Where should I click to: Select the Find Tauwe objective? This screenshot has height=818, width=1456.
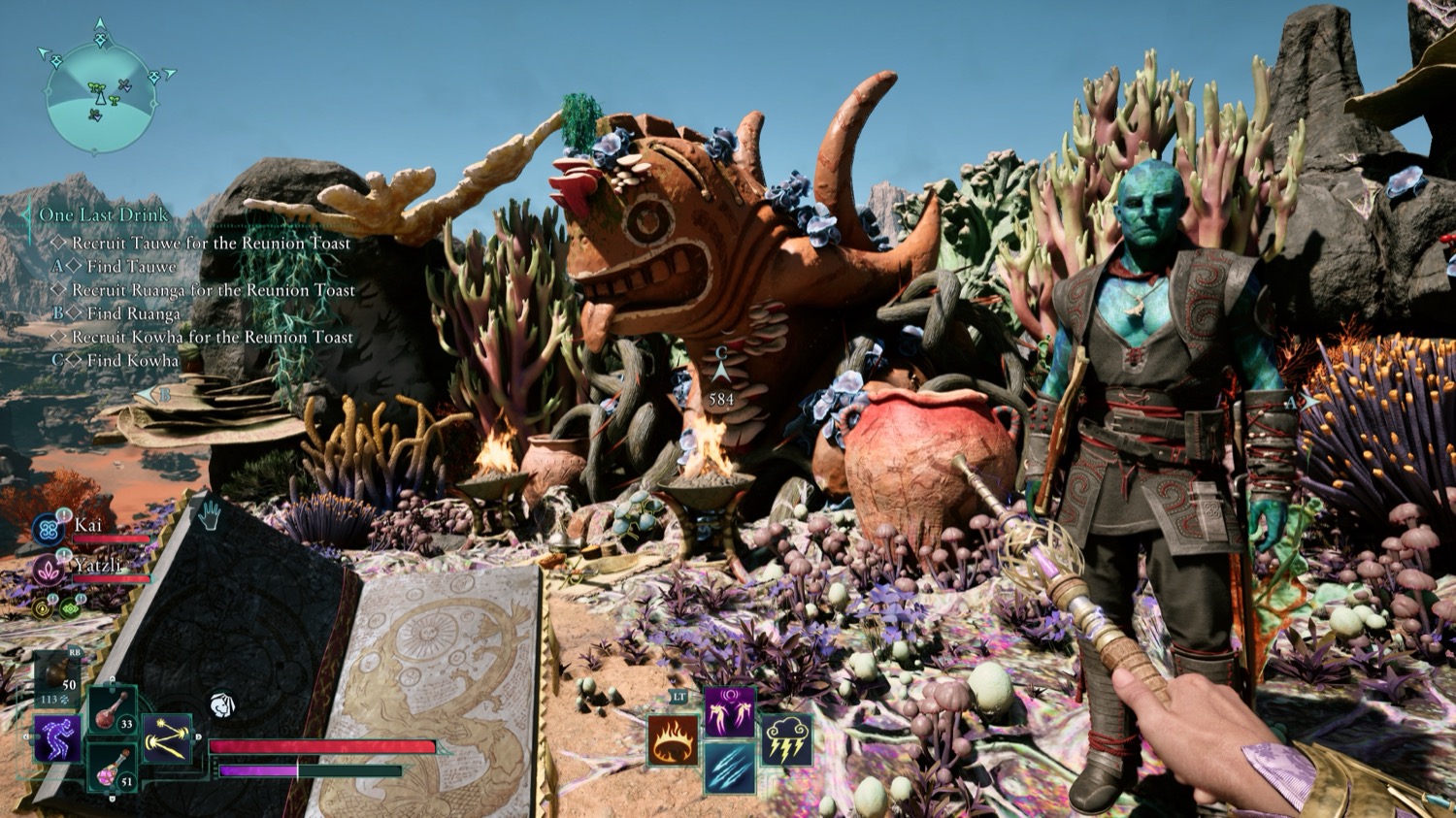131,266
